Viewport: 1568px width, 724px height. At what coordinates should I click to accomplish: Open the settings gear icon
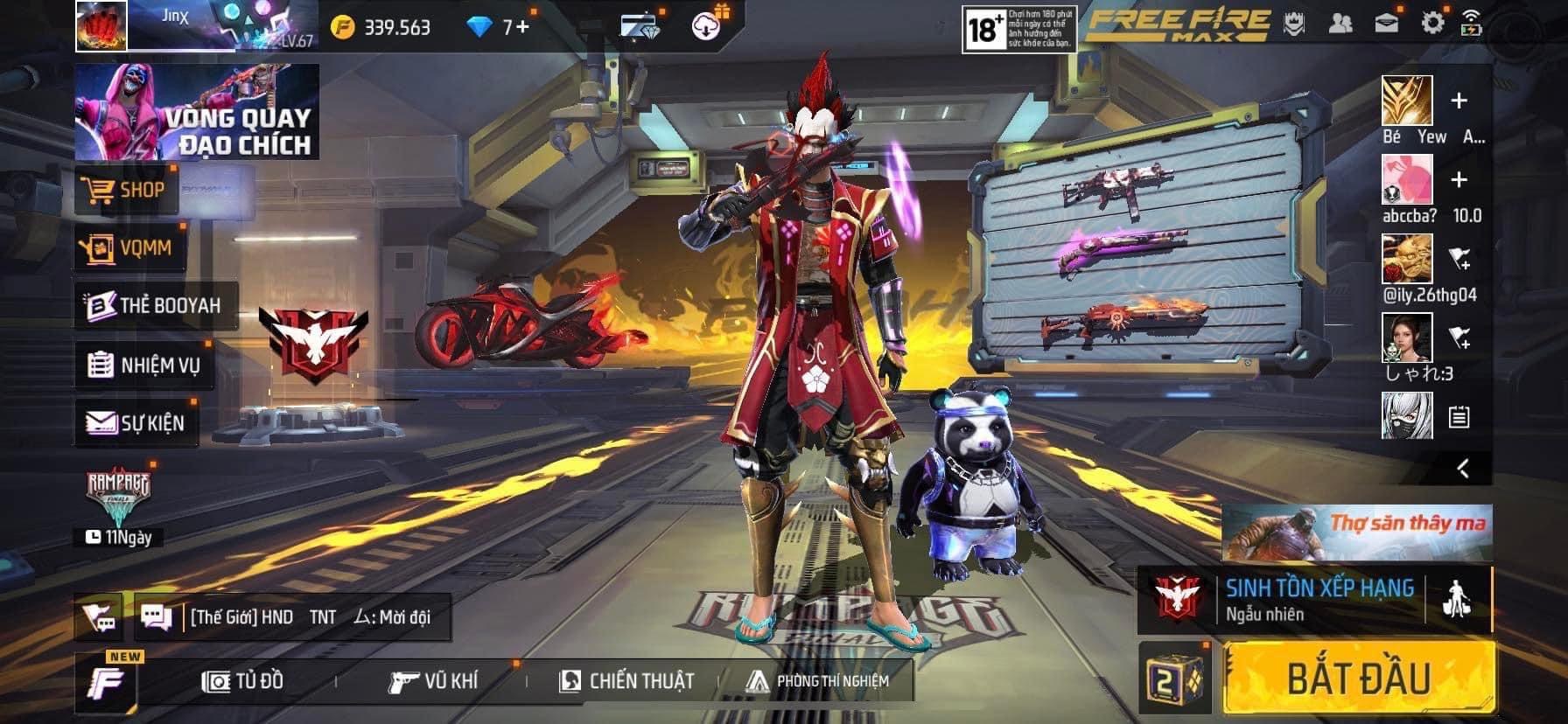1432,24
